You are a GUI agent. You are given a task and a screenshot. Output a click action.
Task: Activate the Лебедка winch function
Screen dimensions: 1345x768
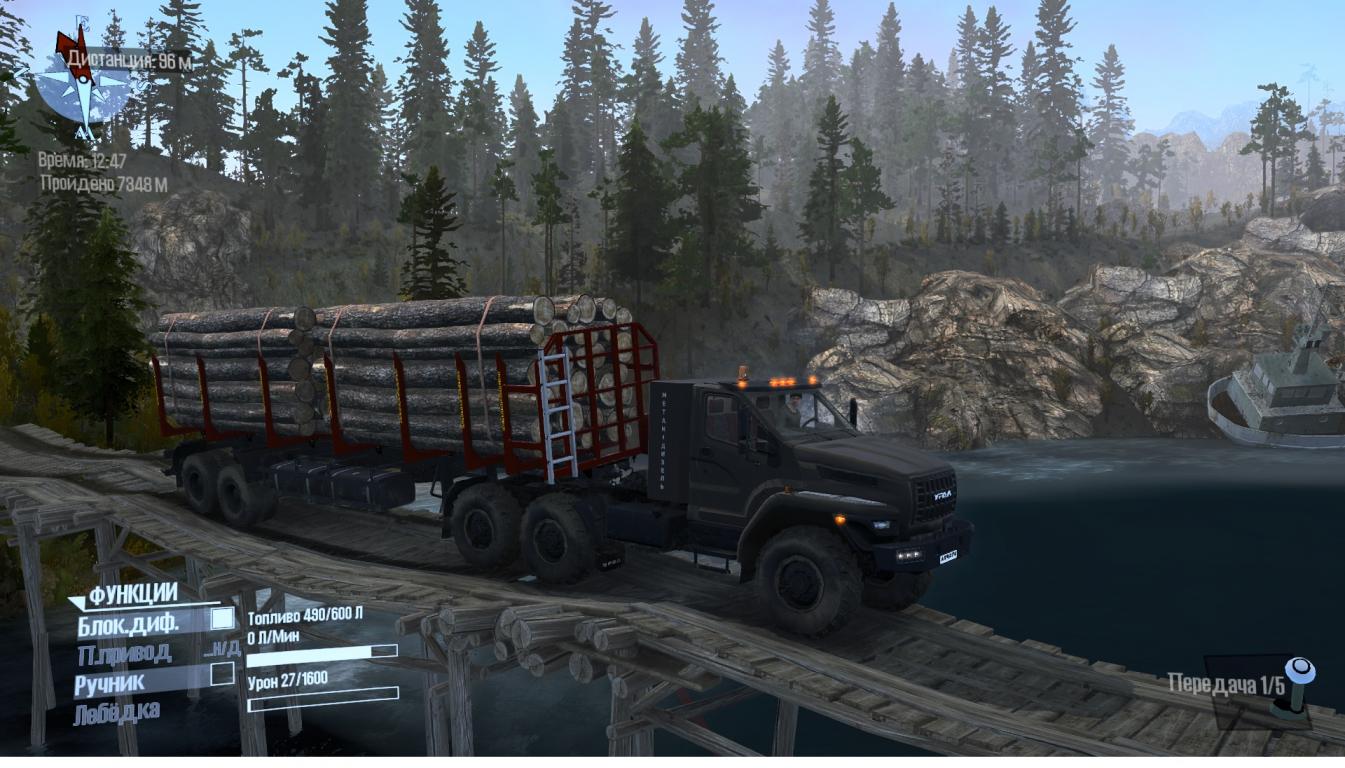click(x=116, y=712)
